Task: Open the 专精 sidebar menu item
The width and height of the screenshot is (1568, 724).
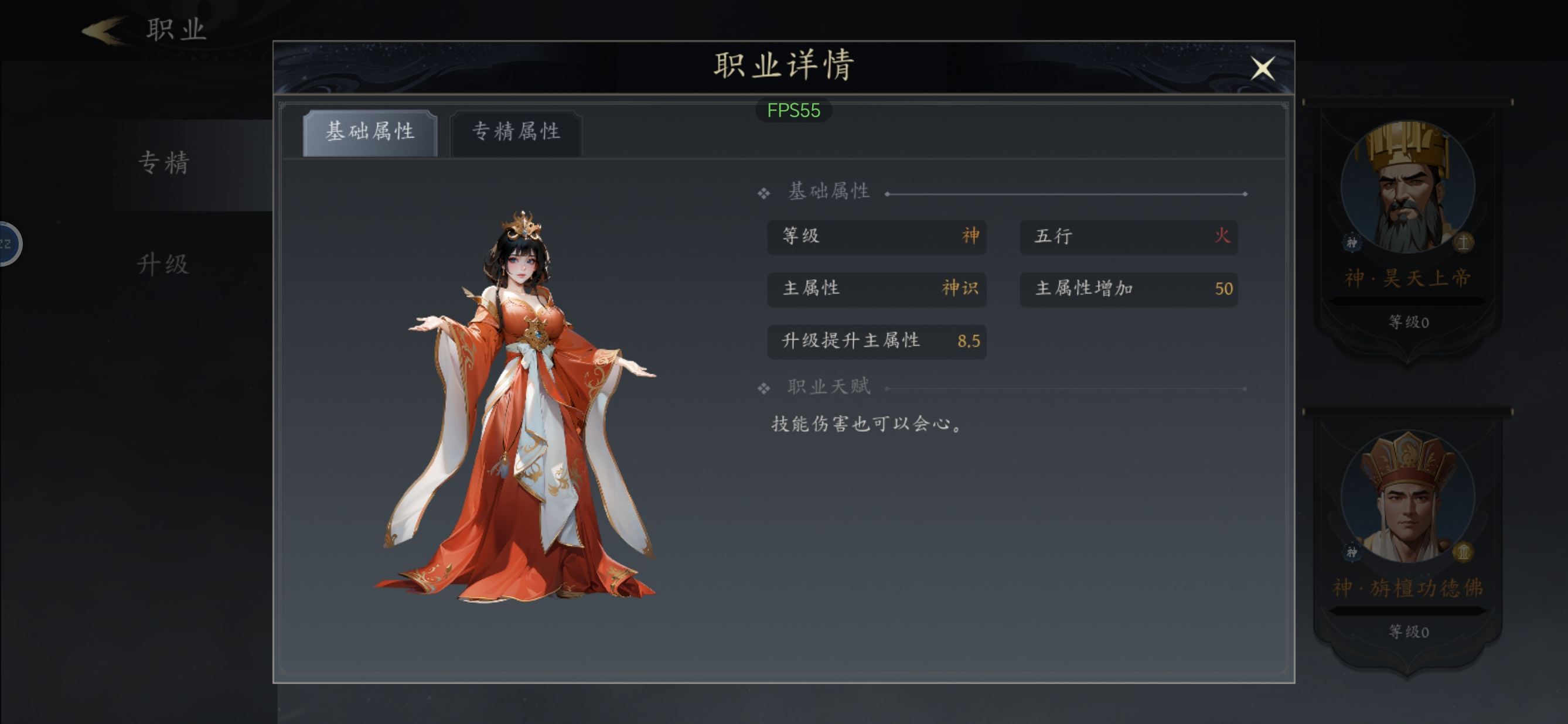Action: click(163, 163)
